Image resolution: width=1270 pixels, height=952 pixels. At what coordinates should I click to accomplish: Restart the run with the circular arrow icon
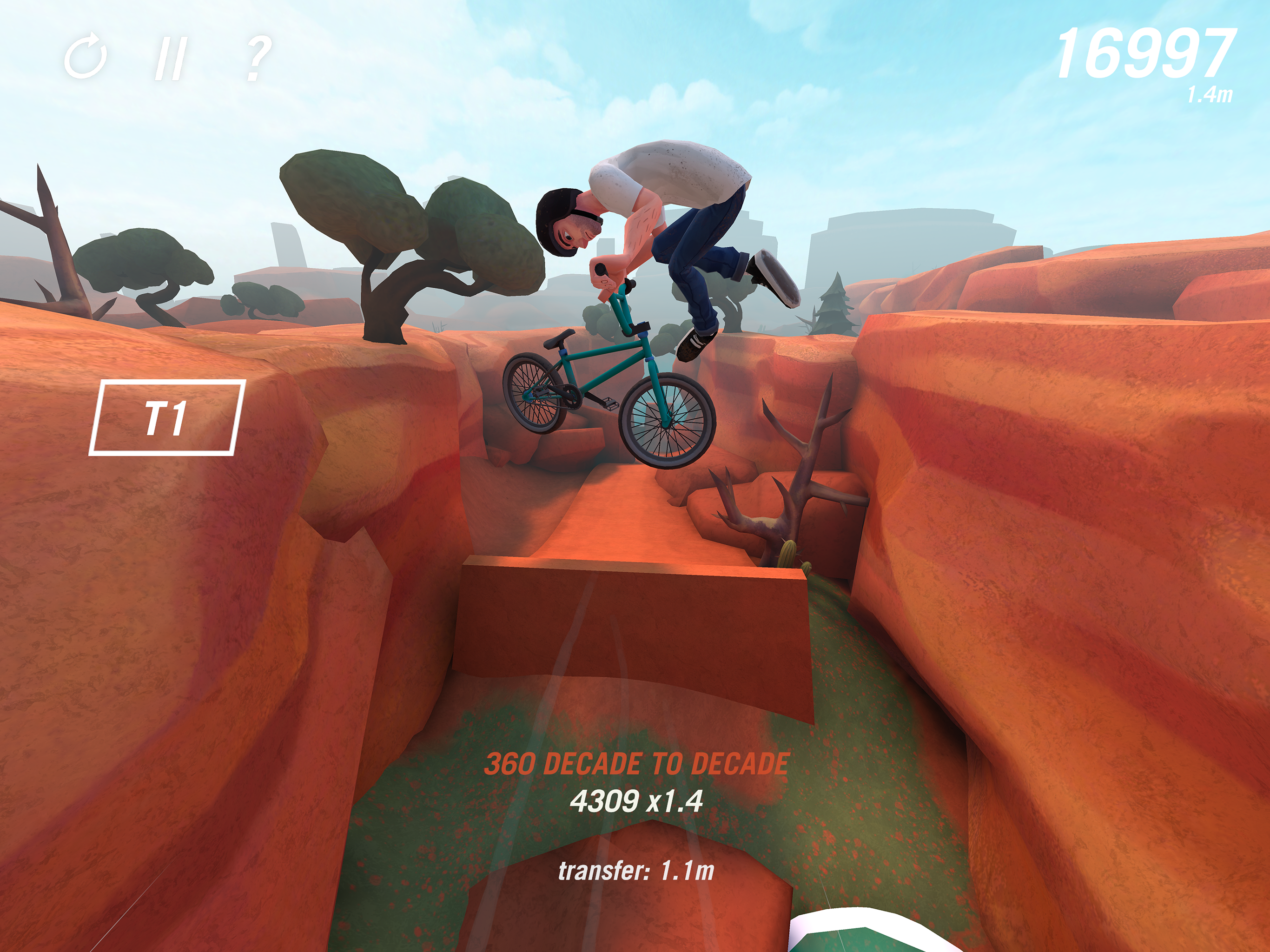coord(86,58)
